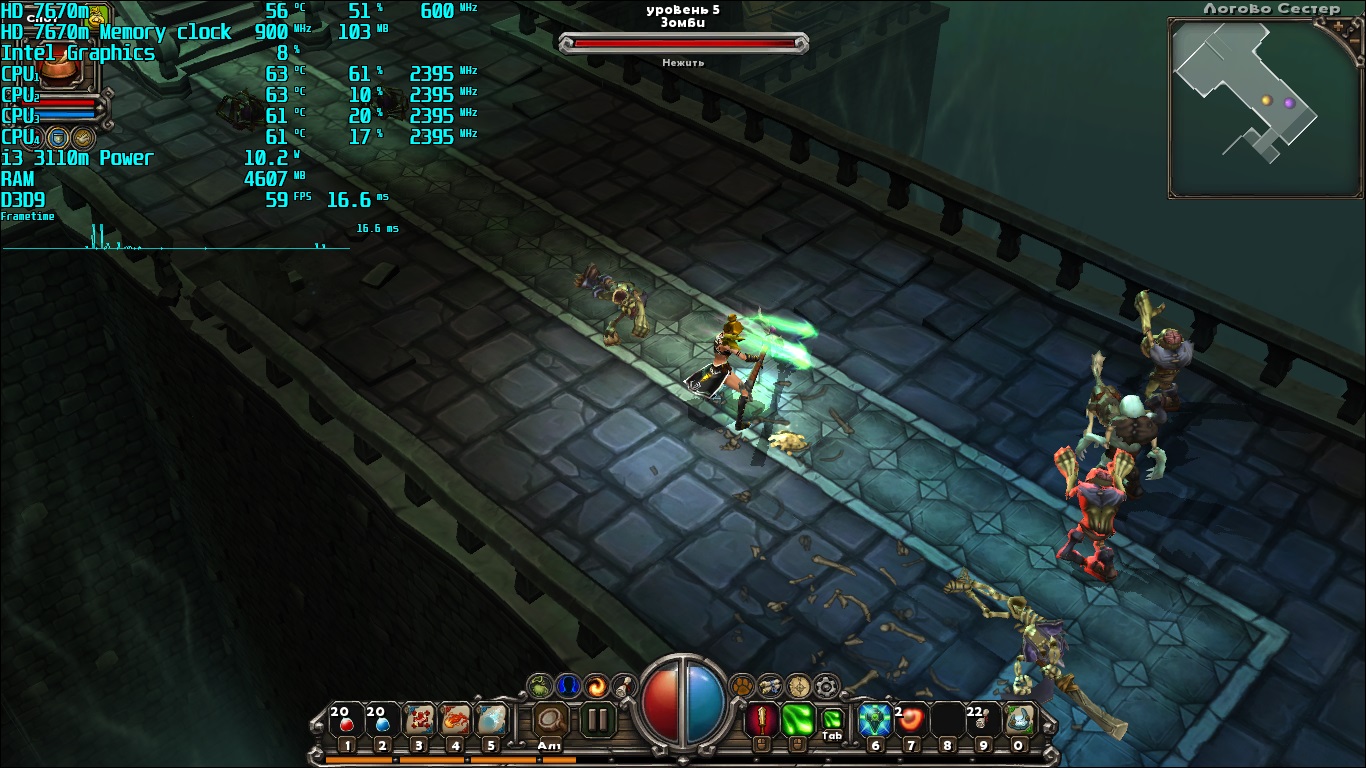Open the compass map icon
Screen dimensions: 1366x768
[798, 686]
